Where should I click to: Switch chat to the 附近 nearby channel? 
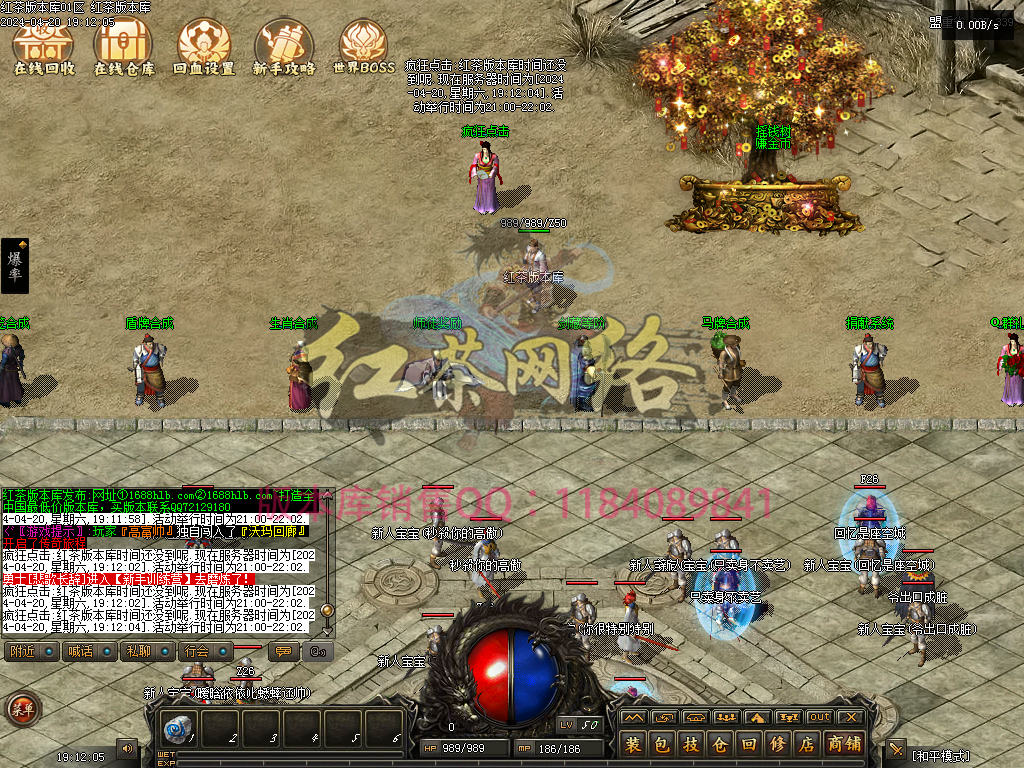pos(22,651)
